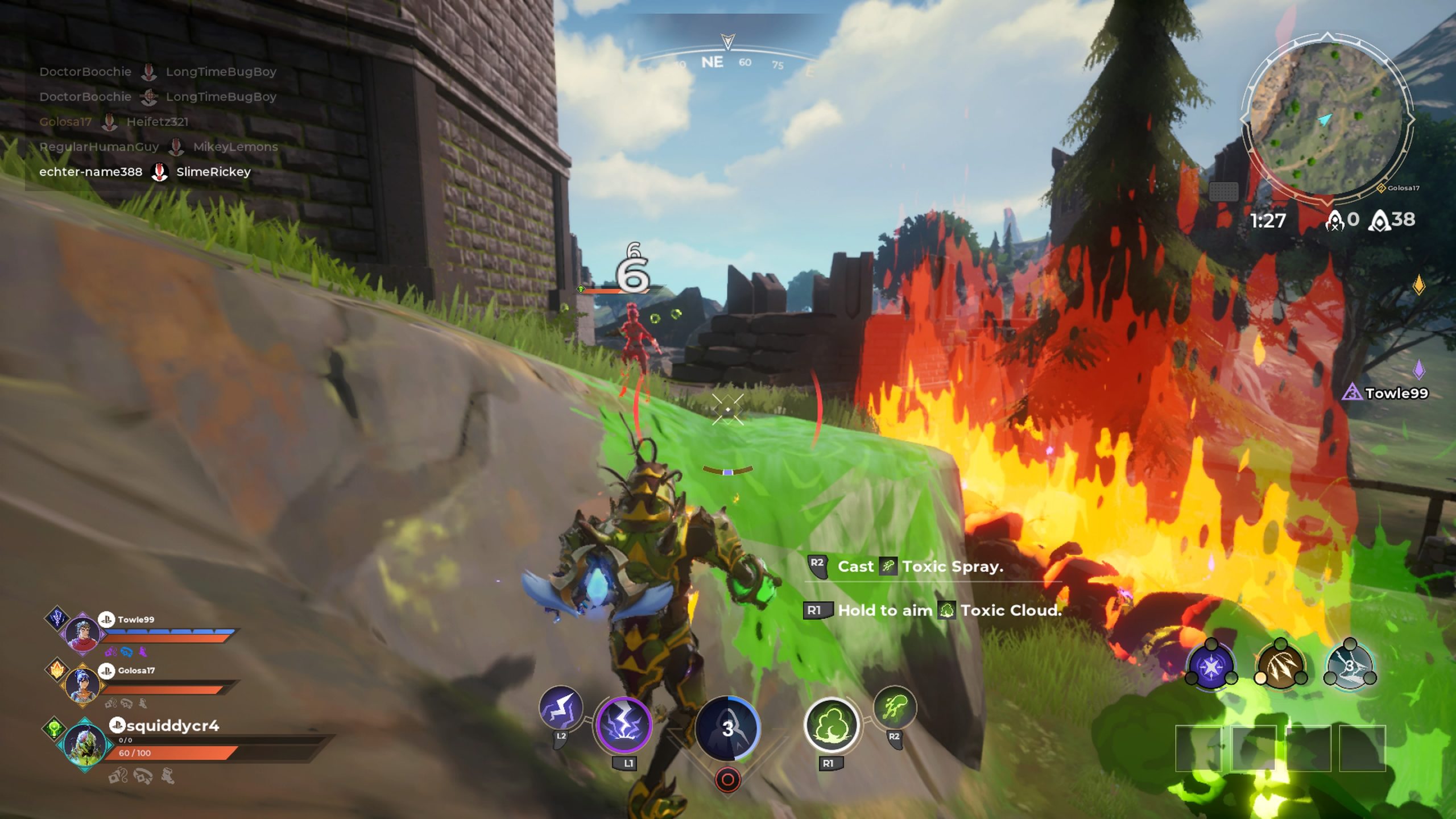Activate the Toxic Cloud ability icon
1456x819 pixels.
(831, 726)
